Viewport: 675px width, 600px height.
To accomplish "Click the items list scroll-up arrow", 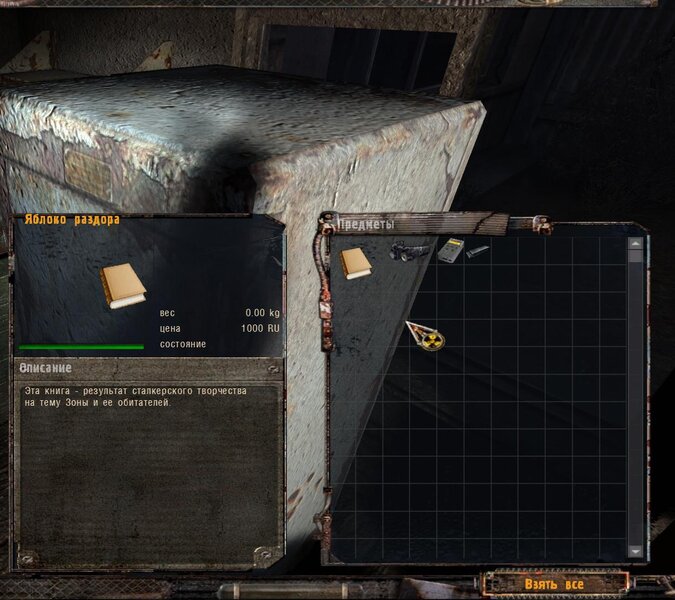I will [635, 243].
